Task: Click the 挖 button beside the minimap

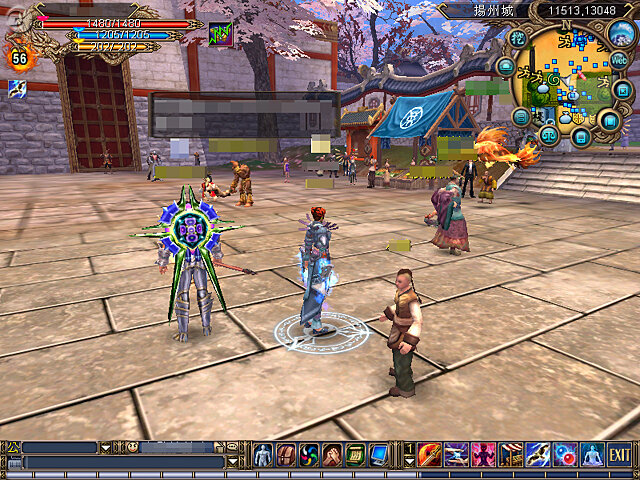Action: point(517,38)
